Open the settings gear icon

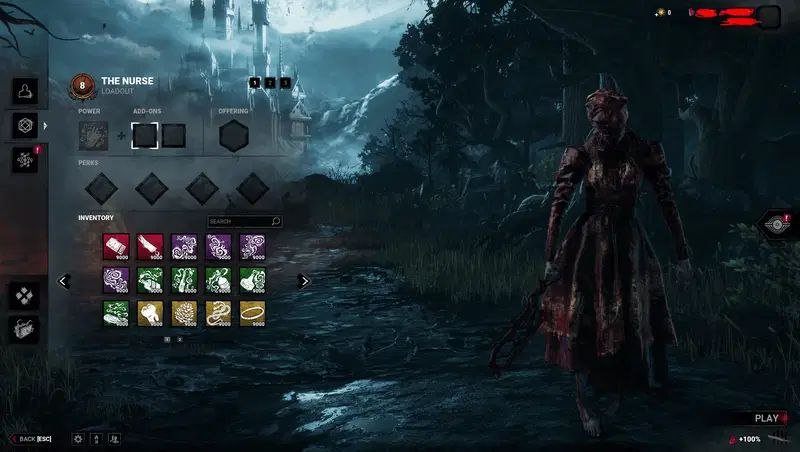tap(77, 438)
